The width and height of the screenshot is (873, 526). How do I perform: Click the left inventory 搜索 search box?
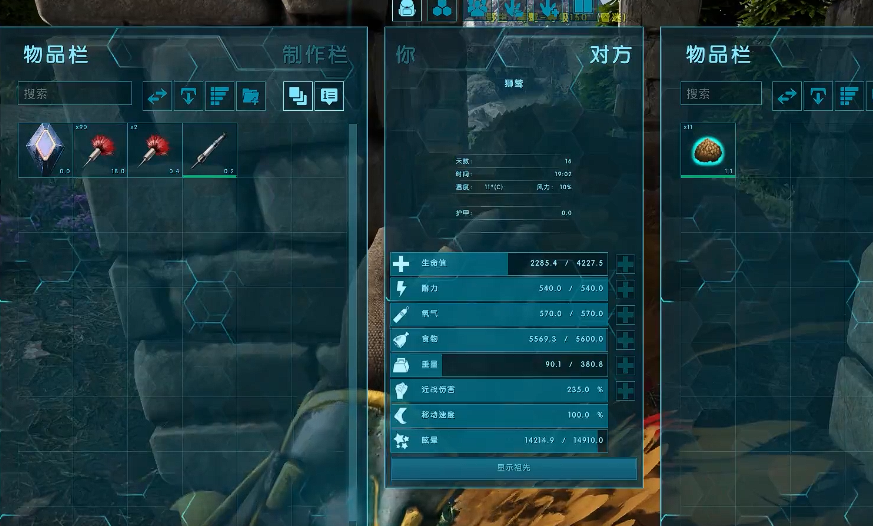[75, 94]
